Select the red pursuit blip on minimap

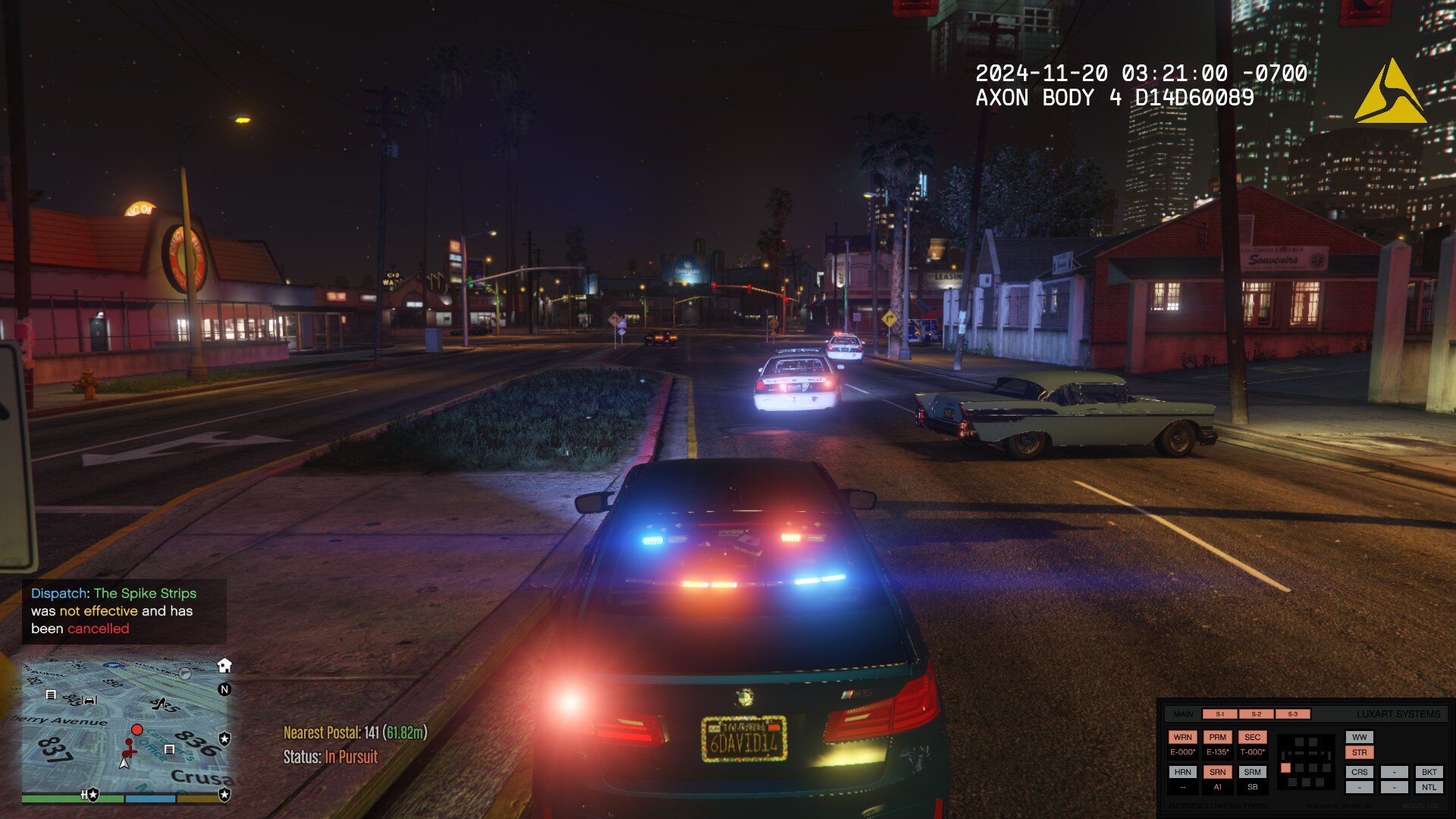pyautogui.click(x=136, y=730)
